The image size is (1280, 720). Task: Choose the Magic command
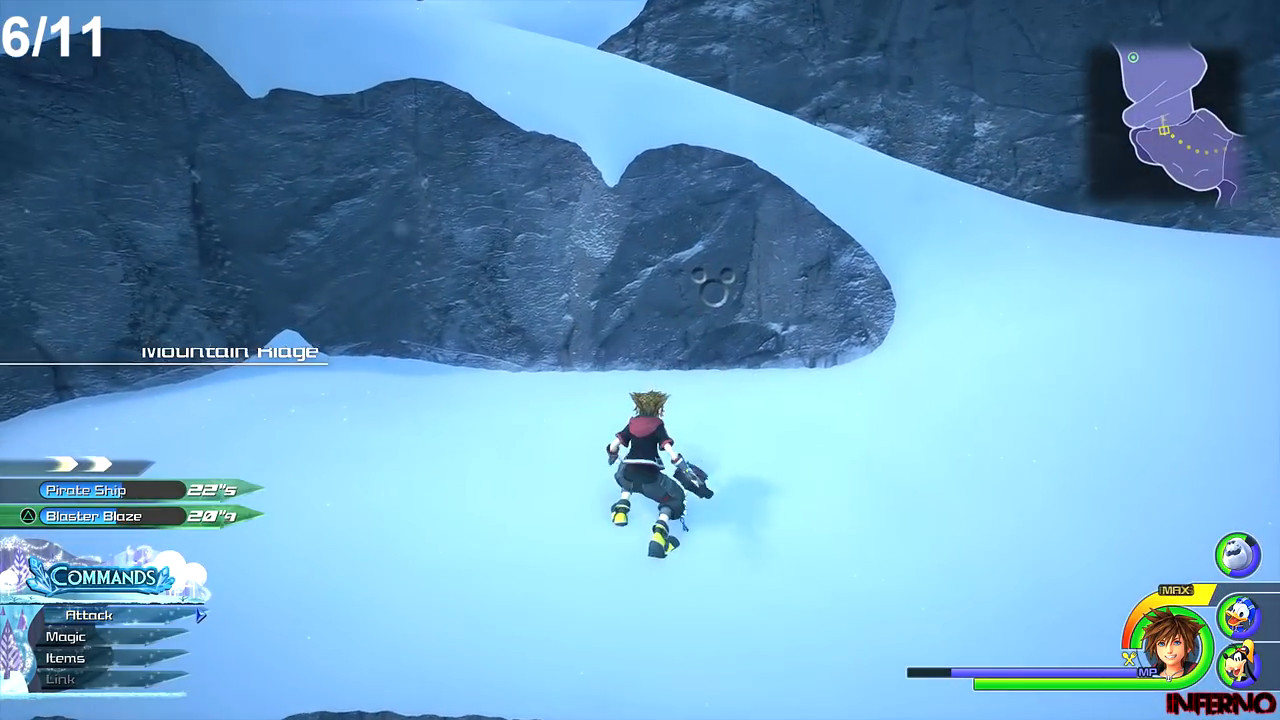tap(66, 637)
